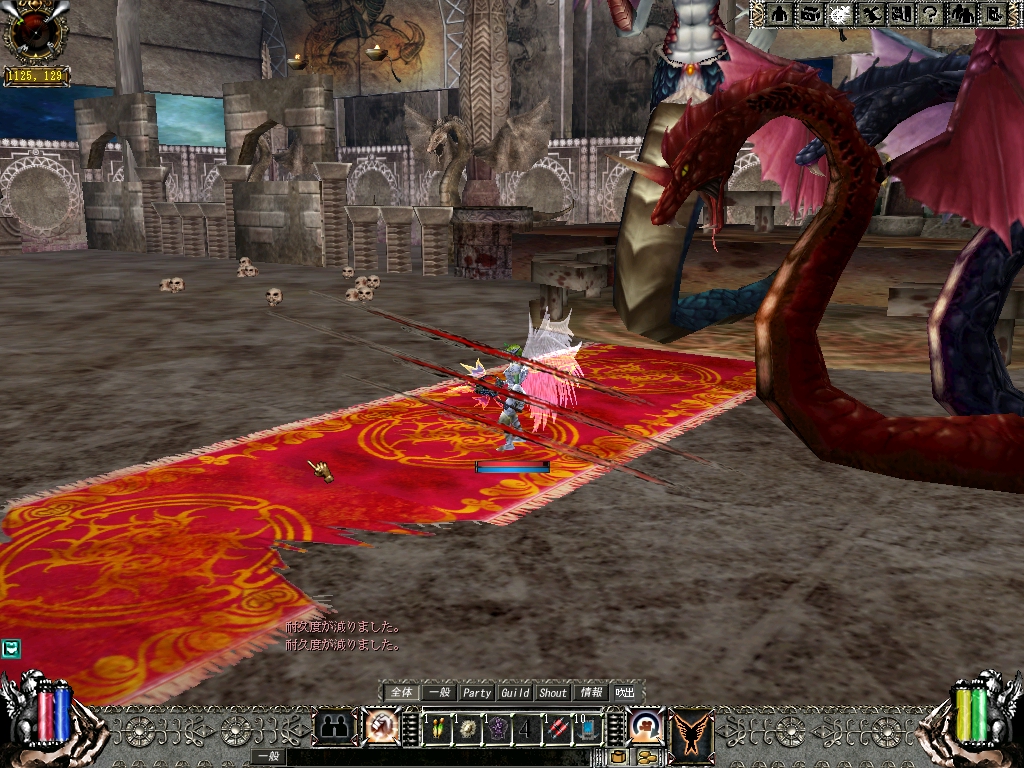Toggle the 吹出 speech bubble button
1024x768 pixels.
[x=625, y=692]
